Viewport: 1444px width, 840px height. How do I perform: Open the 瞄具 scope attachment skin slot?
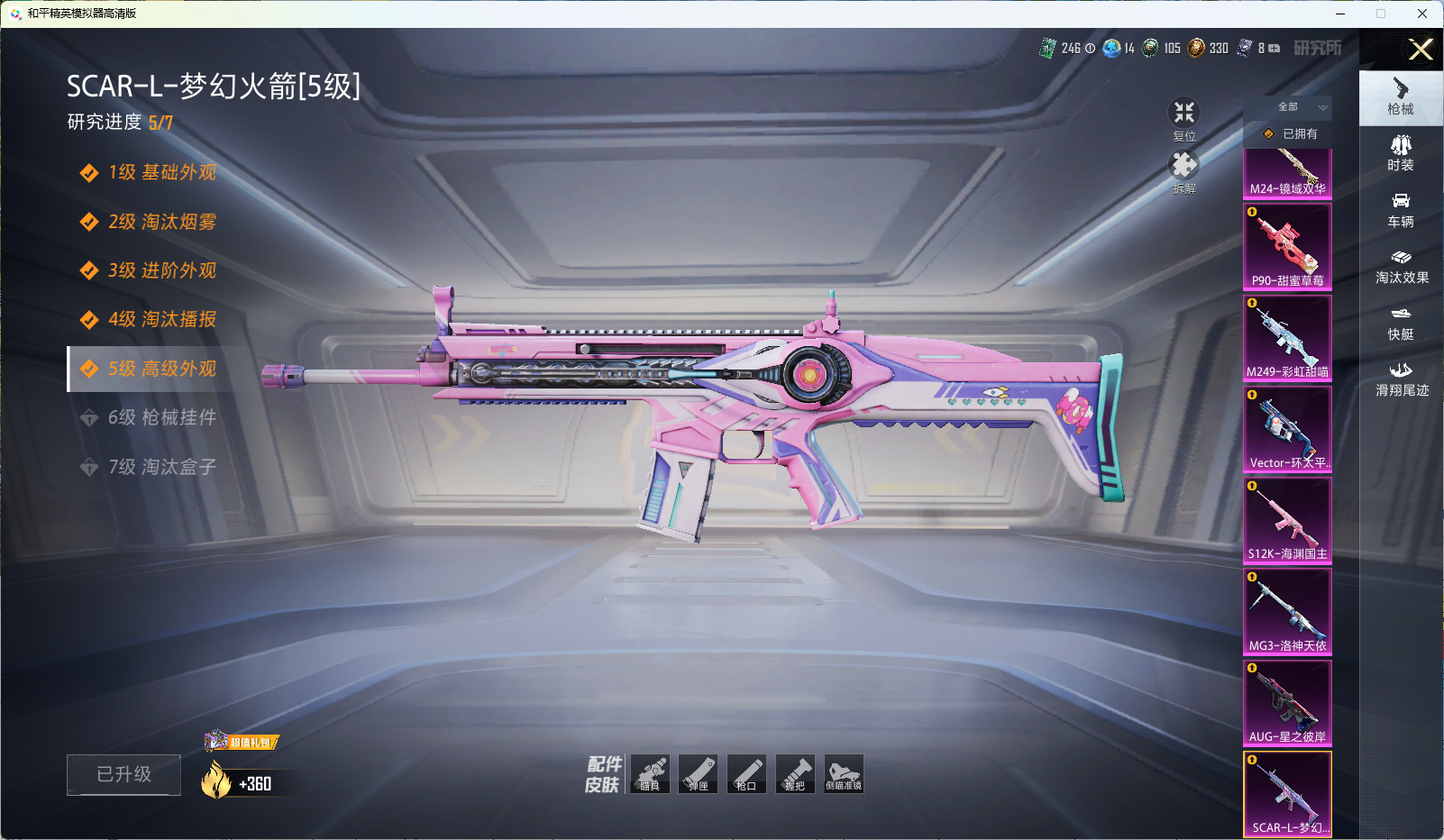tap(650, 774)
